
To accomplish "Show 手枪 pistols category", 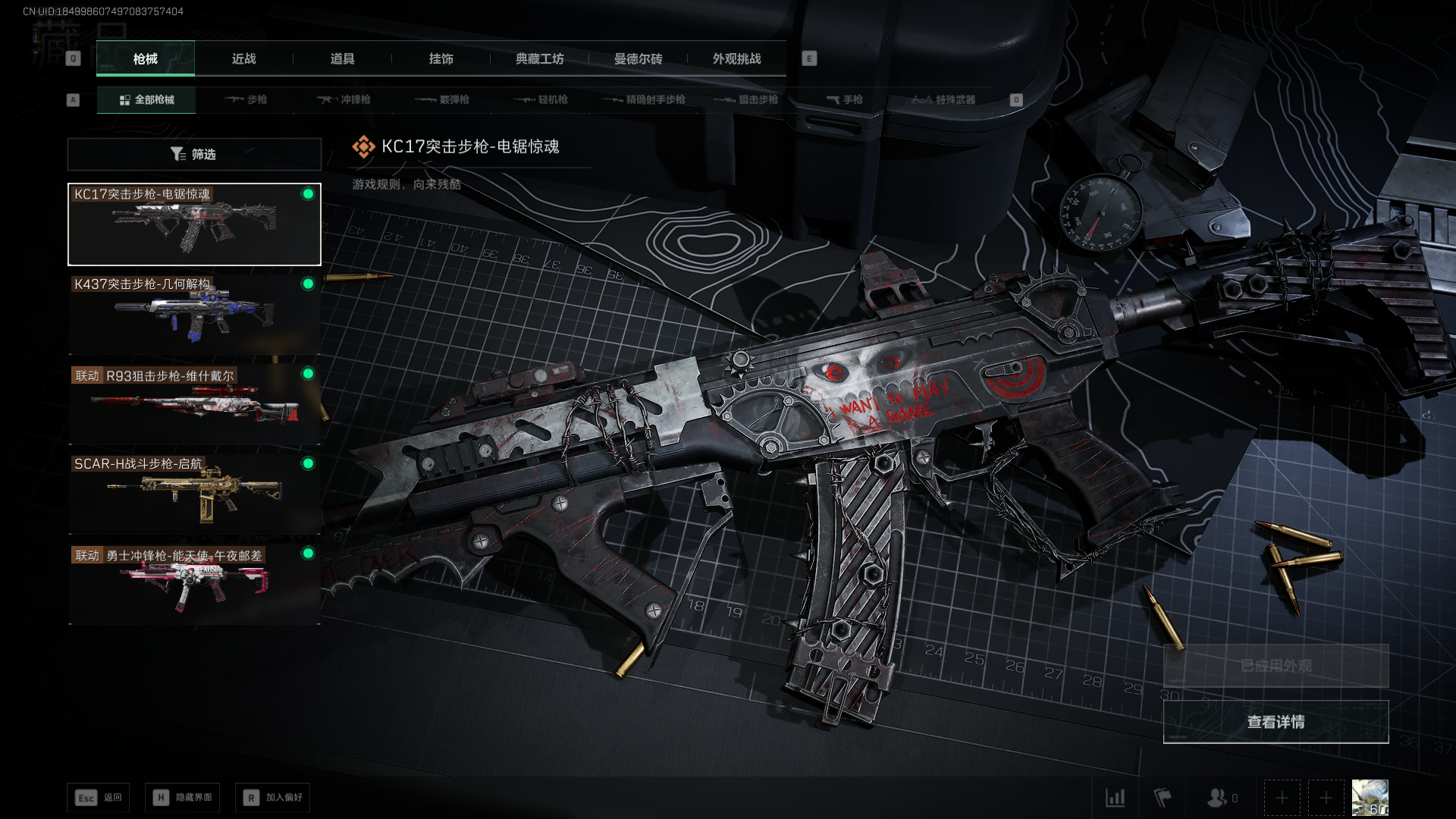I will [844, 99].
